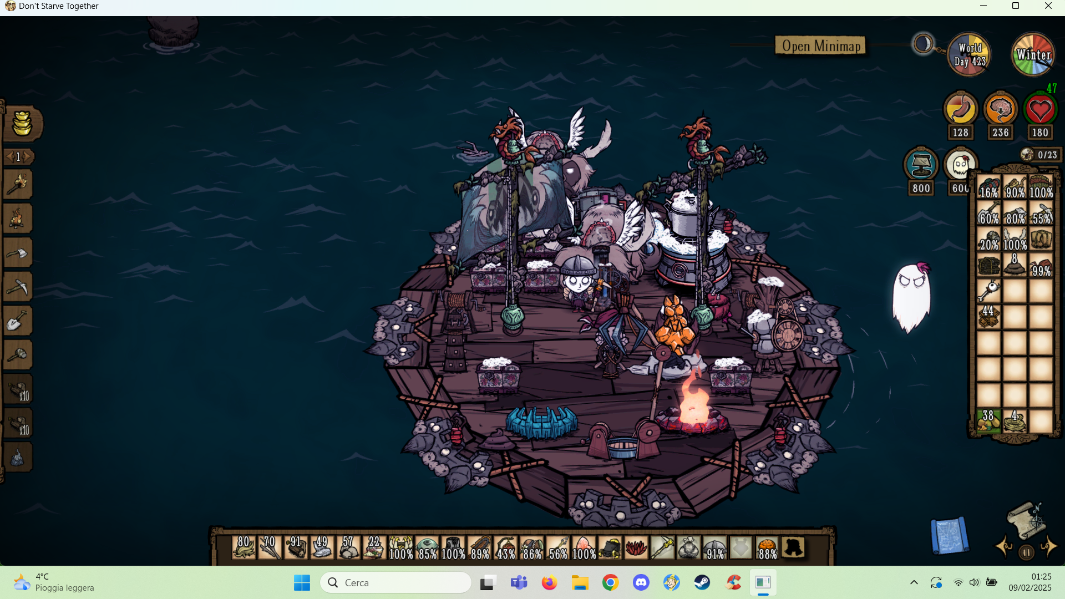Screen dimensions: 1065x599
Task: Open the Discord app in the taskbar
Action: [x=641, y=582]
